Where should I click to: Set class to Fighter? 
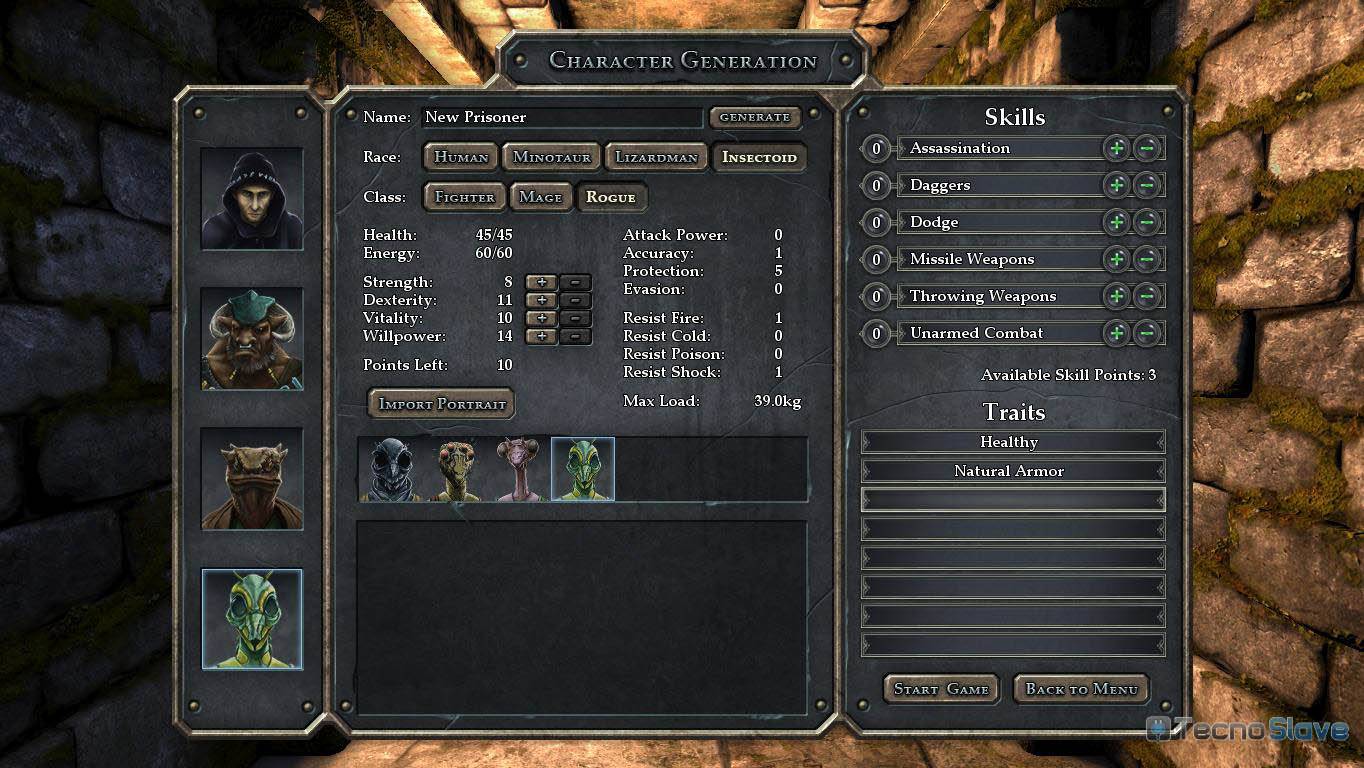pos(465,197)
